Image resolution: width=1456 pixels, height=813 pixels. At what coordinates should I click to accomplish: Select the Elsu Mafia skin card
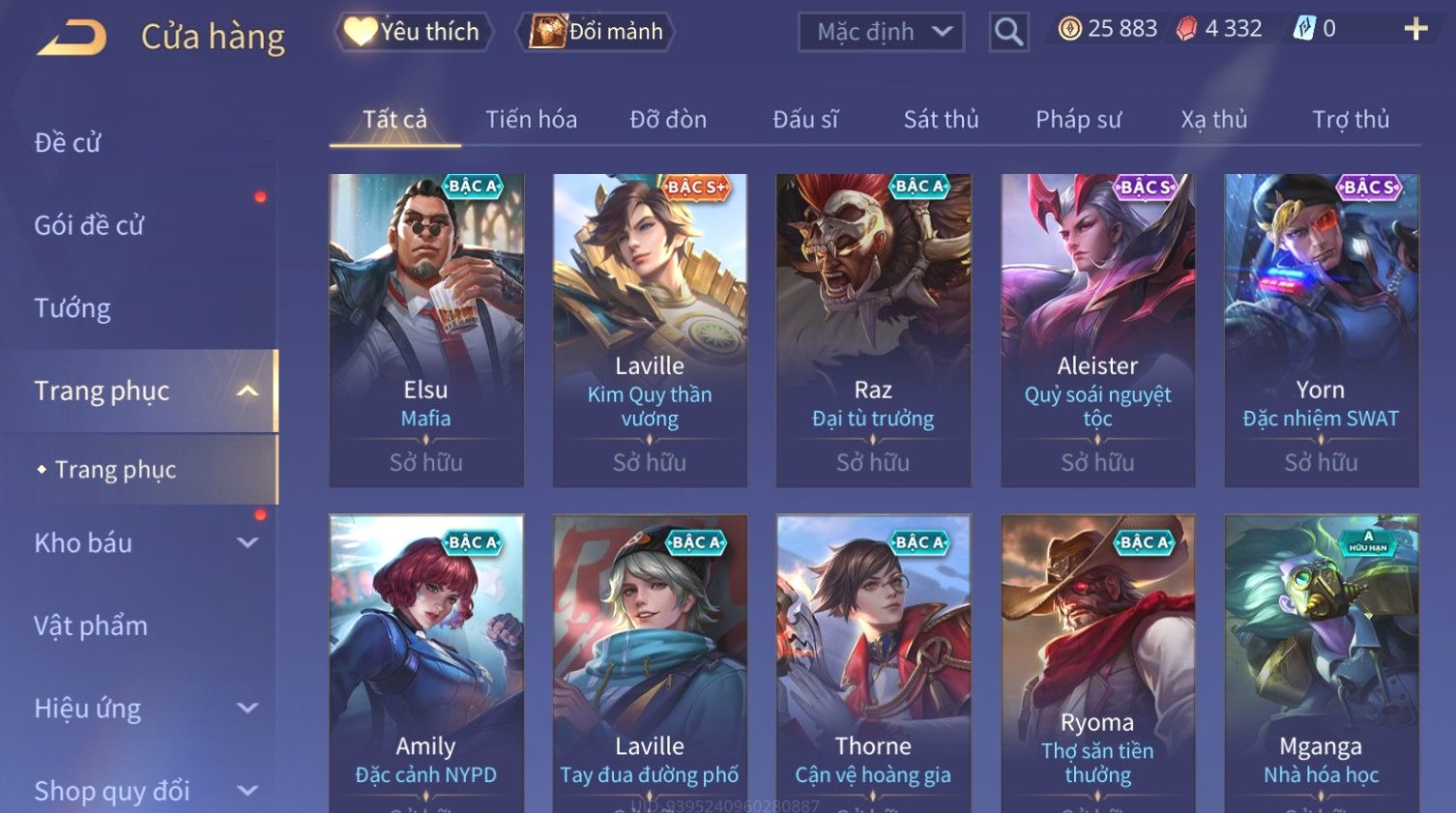tap(426, 330)
